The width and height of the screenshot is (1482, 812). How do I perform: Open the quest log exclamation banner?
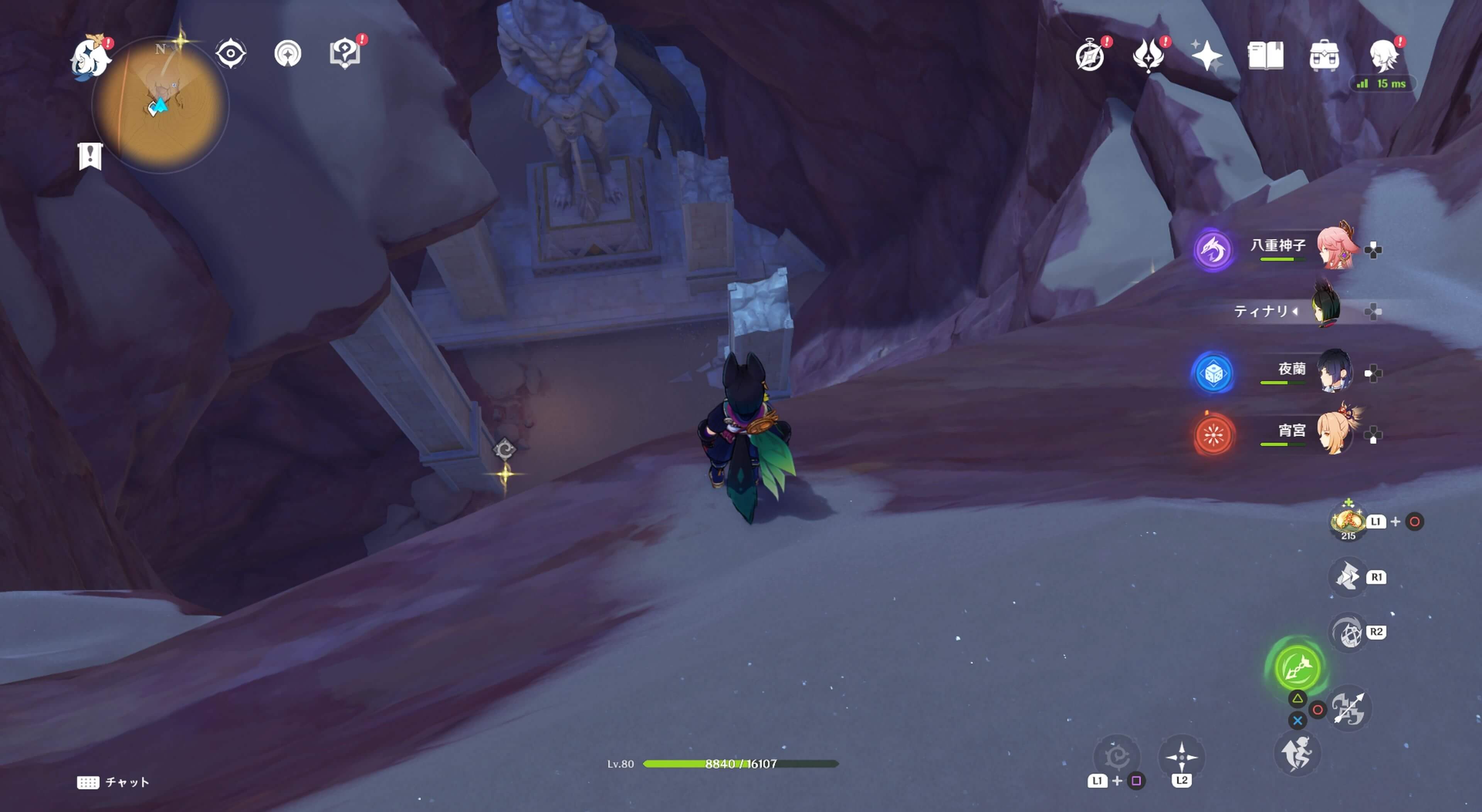[90, 156]
